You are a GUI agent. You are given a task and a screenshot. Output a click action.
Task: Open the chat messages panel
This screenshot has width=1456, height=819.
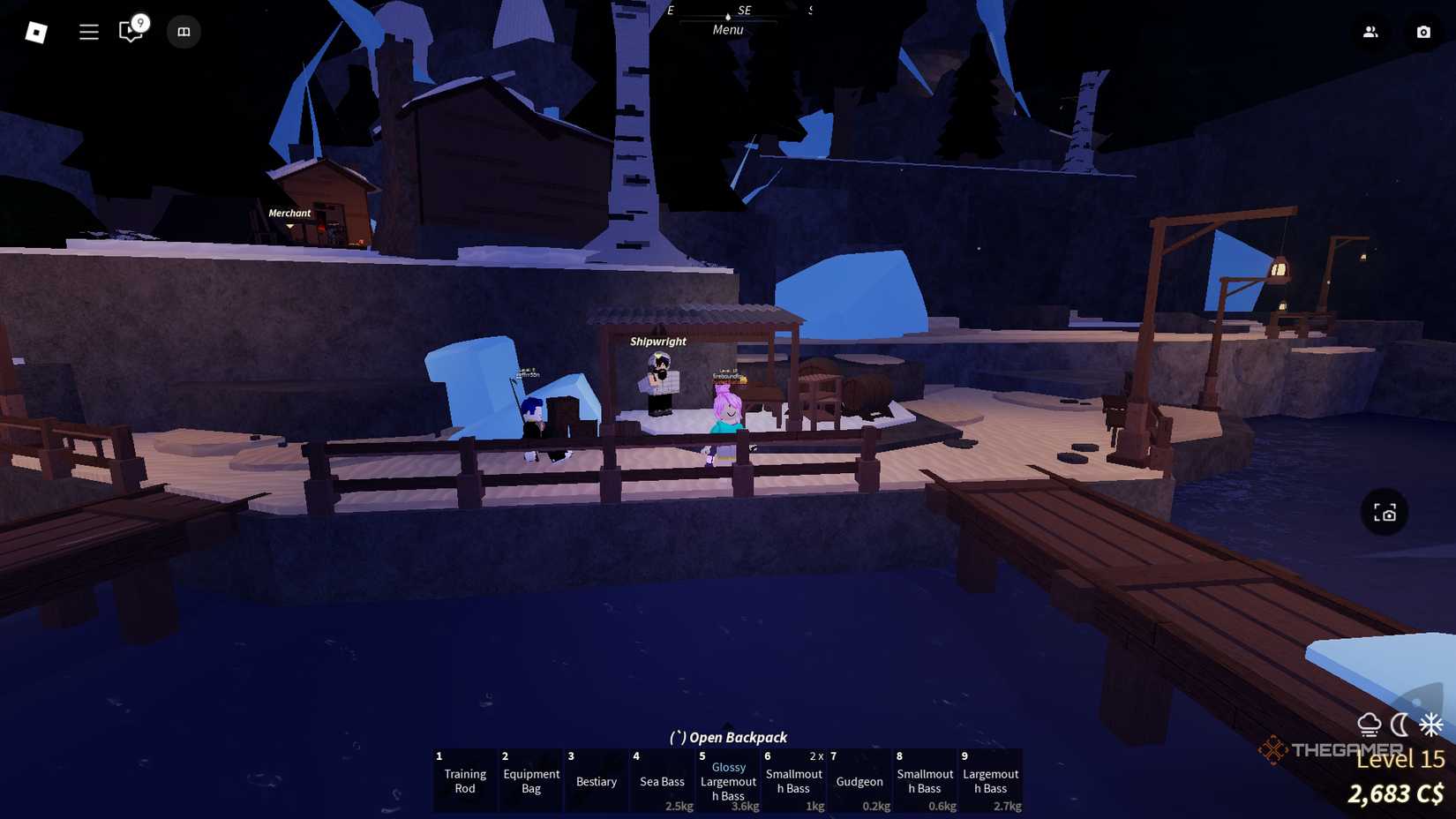coord(130,32)
